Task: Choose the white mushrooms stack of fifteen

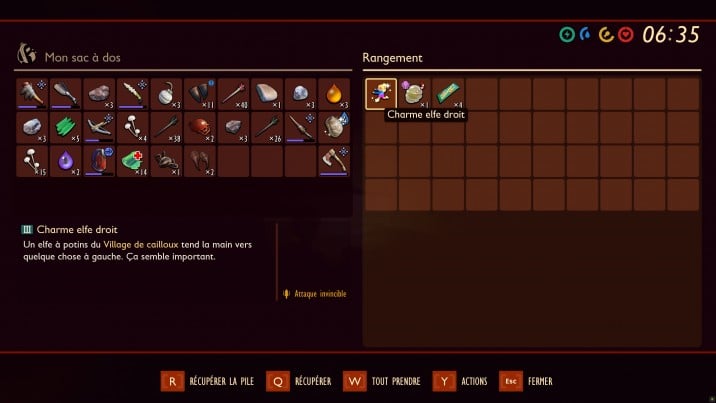Action: [32, 160]
